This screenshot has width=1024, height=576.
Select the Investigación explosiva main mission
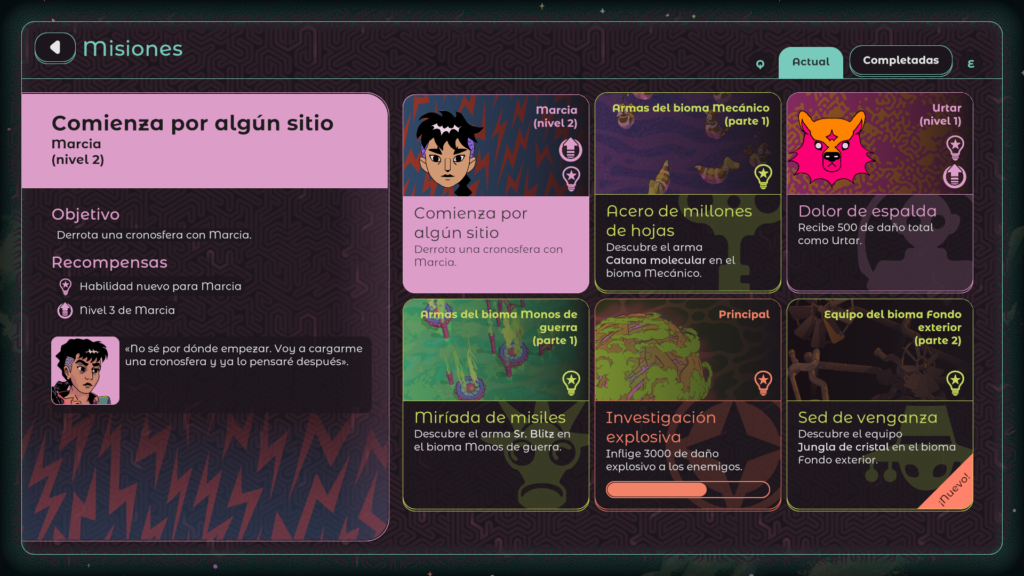tap(687, 404)
